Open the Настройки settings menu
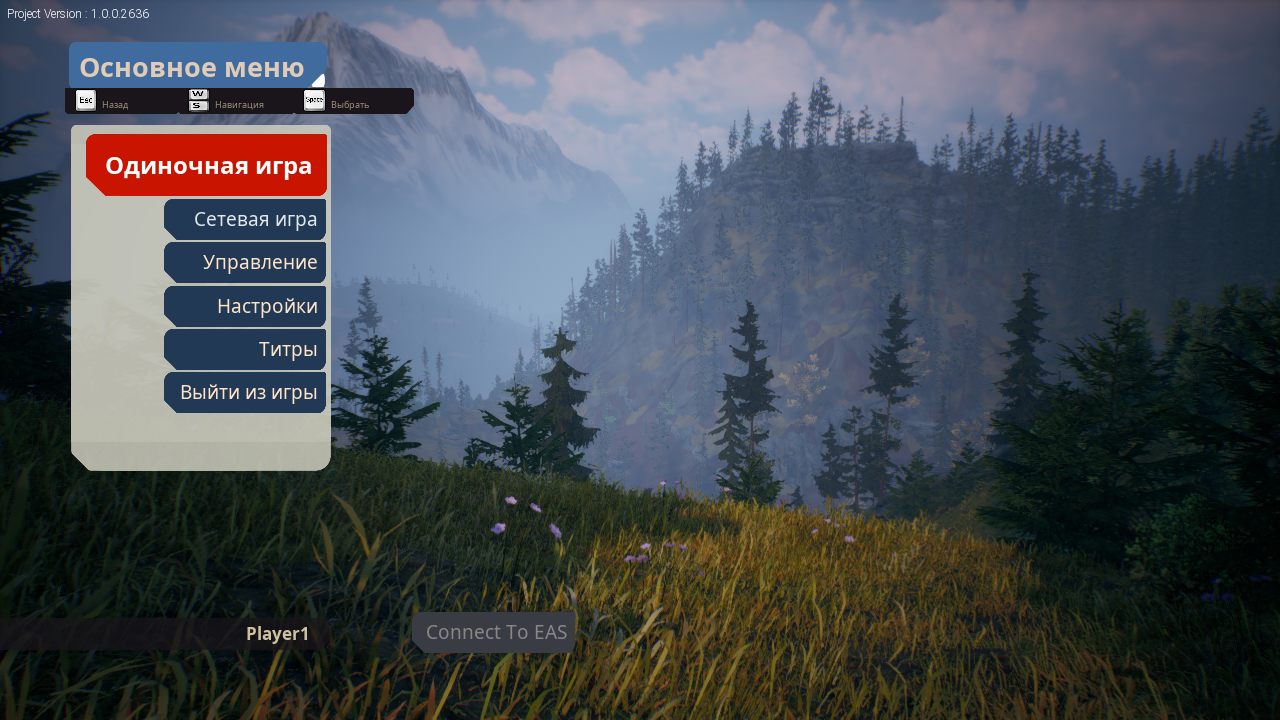Screen dimensions: 1280x720 (x=246, y=306)
